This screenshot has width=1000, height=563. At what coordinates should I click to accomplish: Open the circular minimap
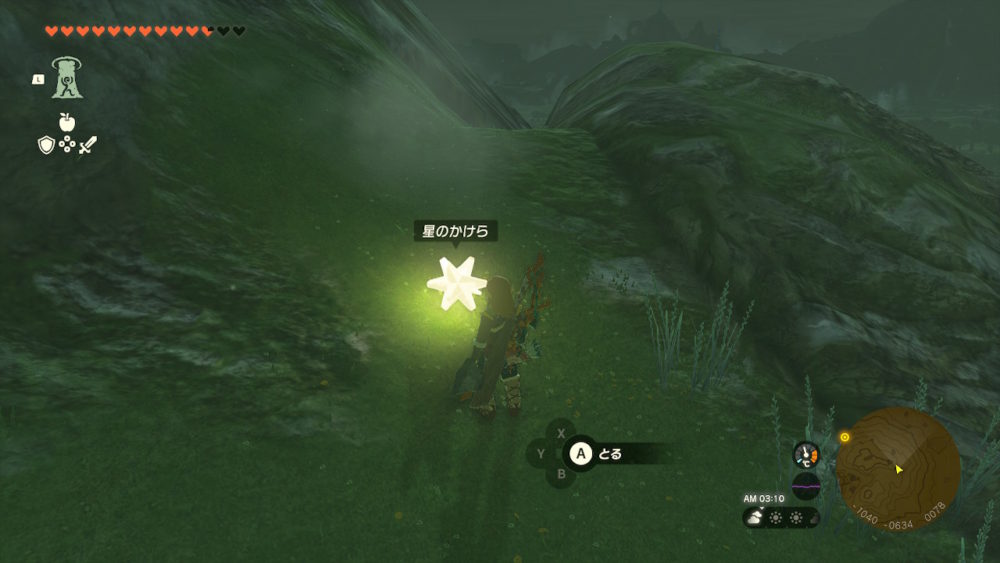pos(898,468)
